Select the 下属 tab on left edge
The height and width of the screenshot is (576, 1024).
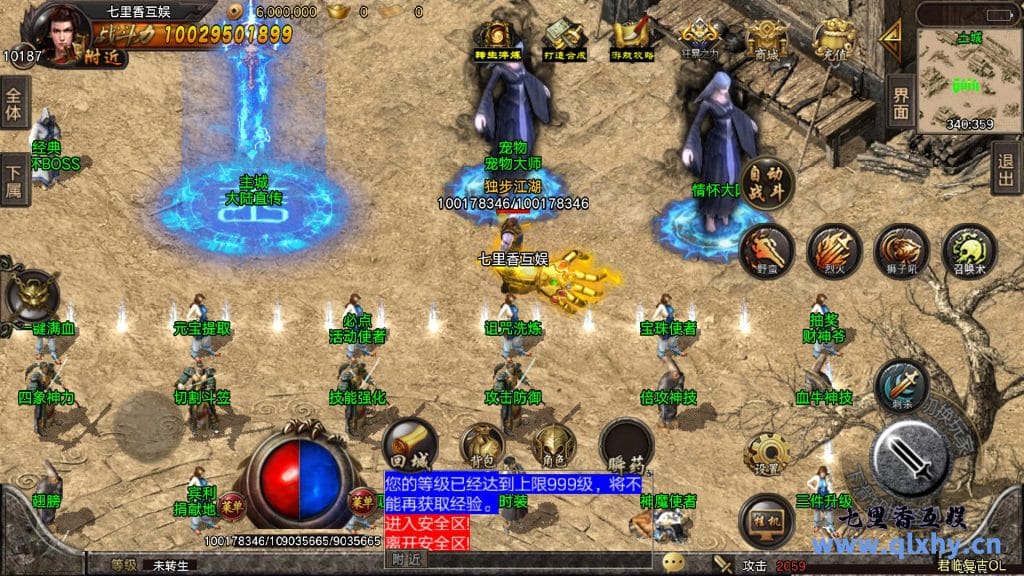pos(14,180)
